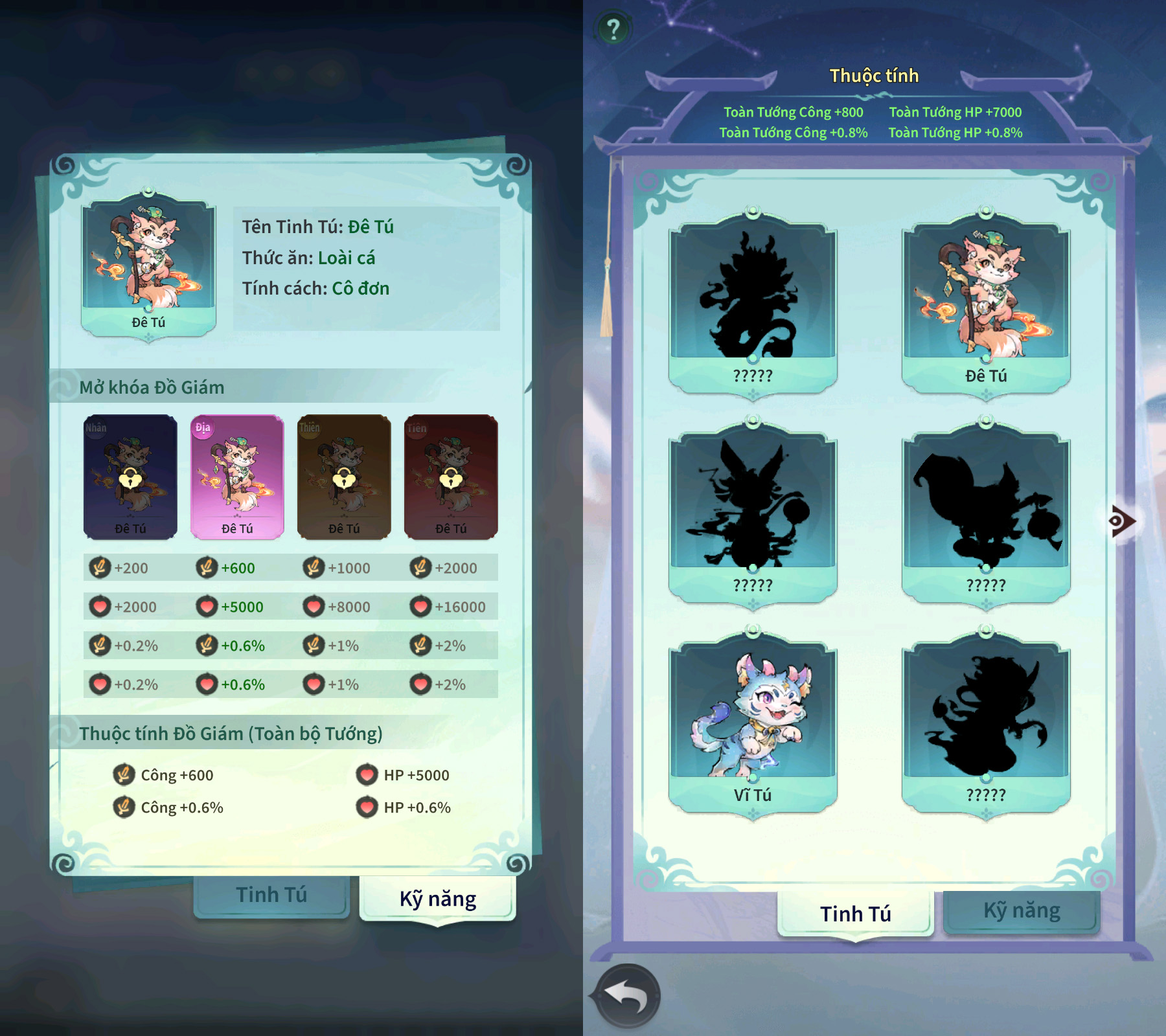Go back with the return arrow button
The width and height of the screenshot is (1166, 1036).
pos(627,996)
